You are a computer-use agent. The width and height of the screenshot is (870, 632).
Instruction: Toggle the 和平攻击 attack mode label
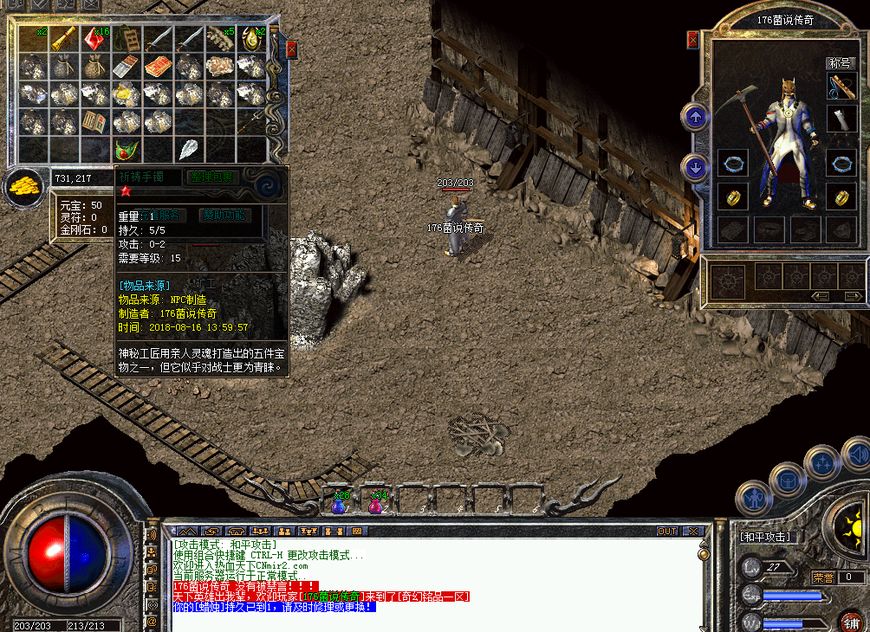click(x=766, y=537)
